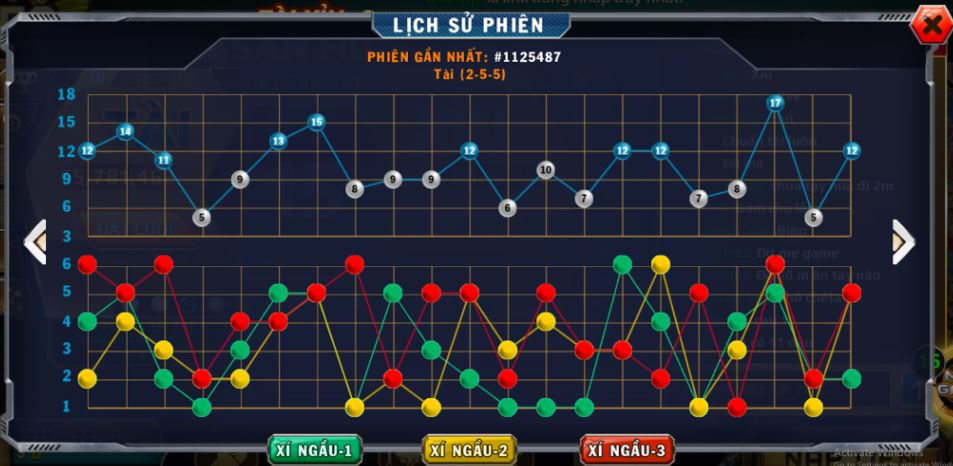The width and height of the screenshot is (953, 466).
Task: Toggle the yellow Xí Ngầu-2 line
Action: click(469, 450)
